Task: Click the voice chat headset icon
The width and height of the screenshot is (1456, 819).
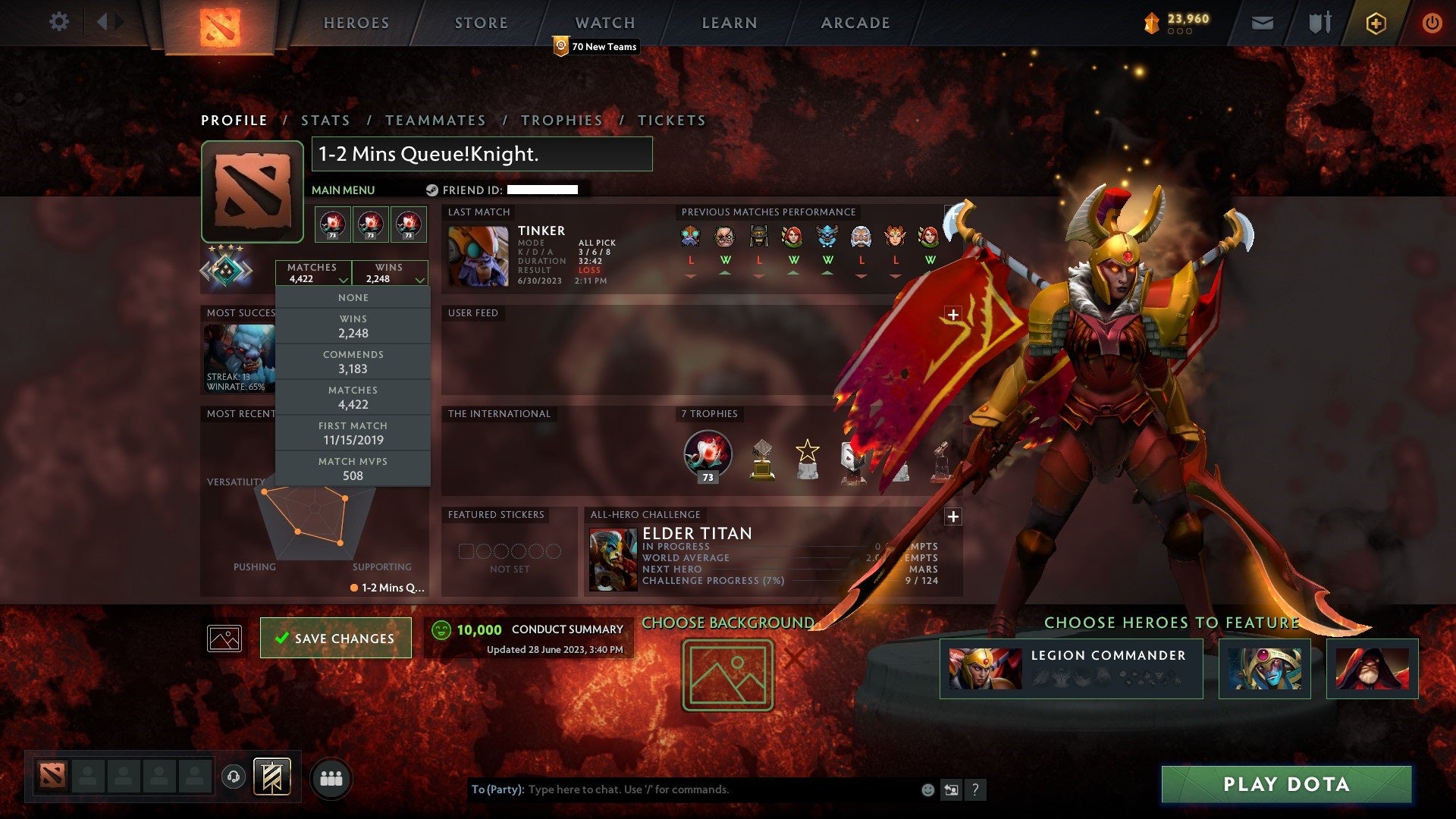Action: [233, 776]
